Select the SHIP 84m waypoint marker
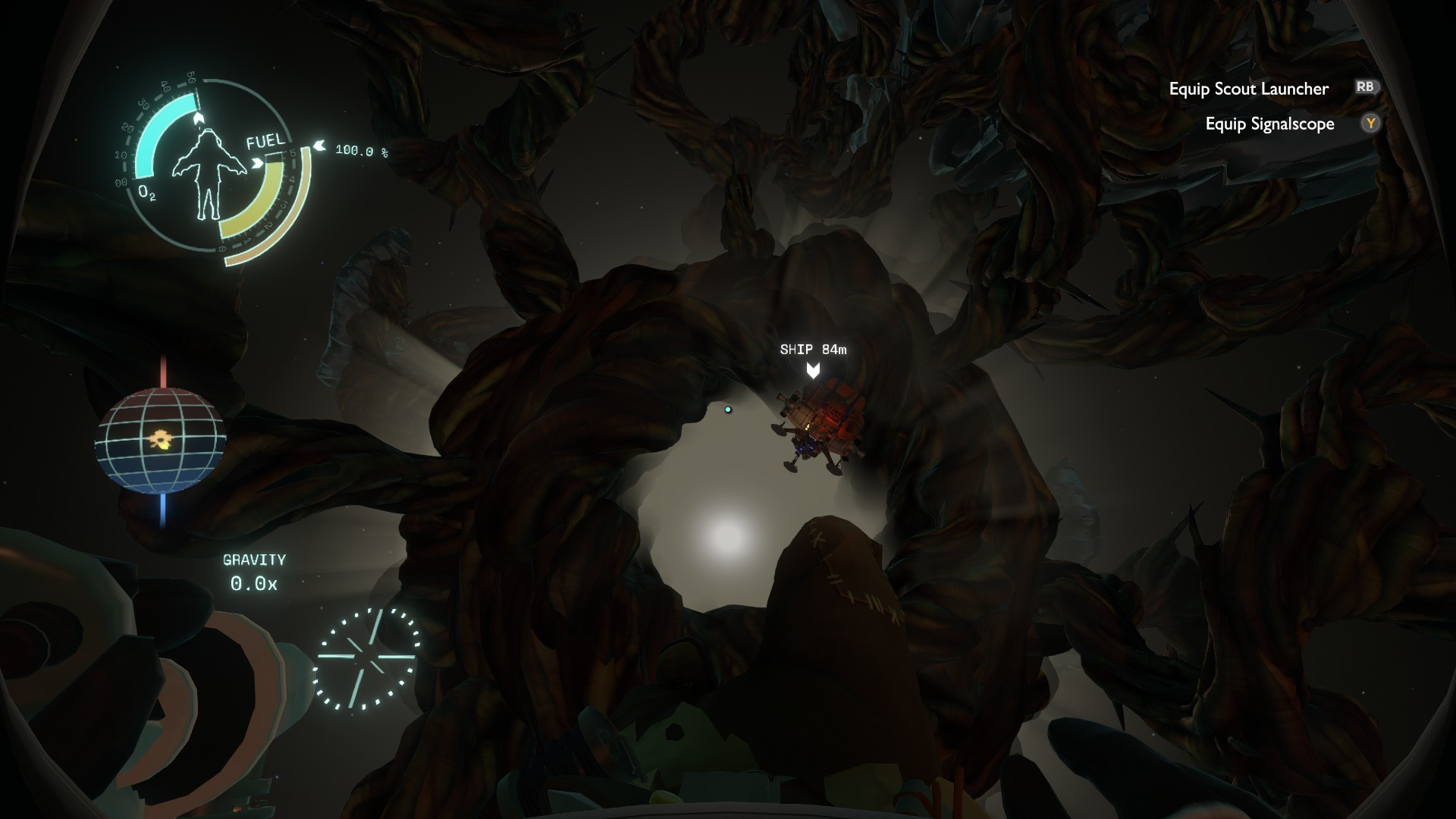This screenshot has height=819, width=1456. point(813,370)
